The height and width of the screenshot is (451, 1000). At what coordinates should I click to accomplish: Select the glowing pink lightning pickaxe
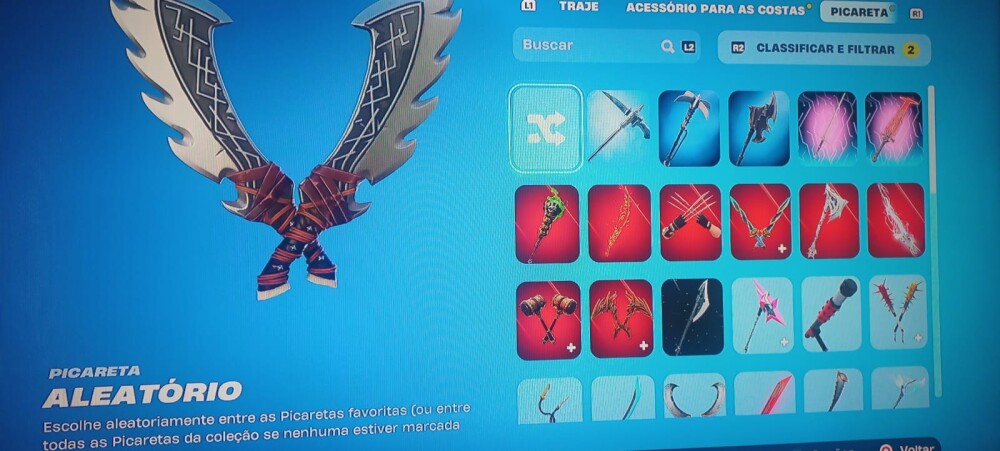click(826, 128)
